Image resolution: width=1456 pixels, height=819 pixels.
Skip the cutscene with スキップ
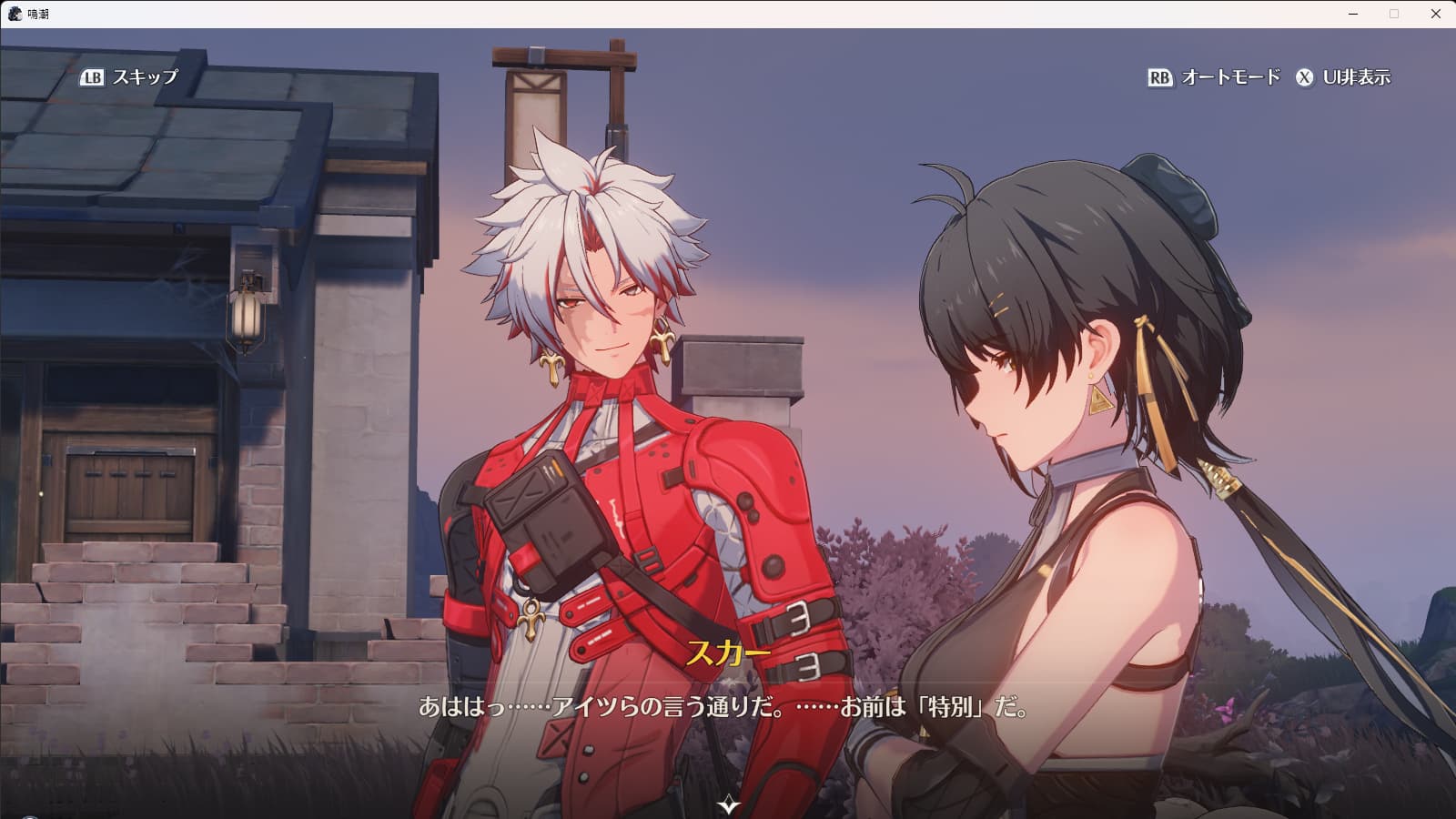coord(130,77)
